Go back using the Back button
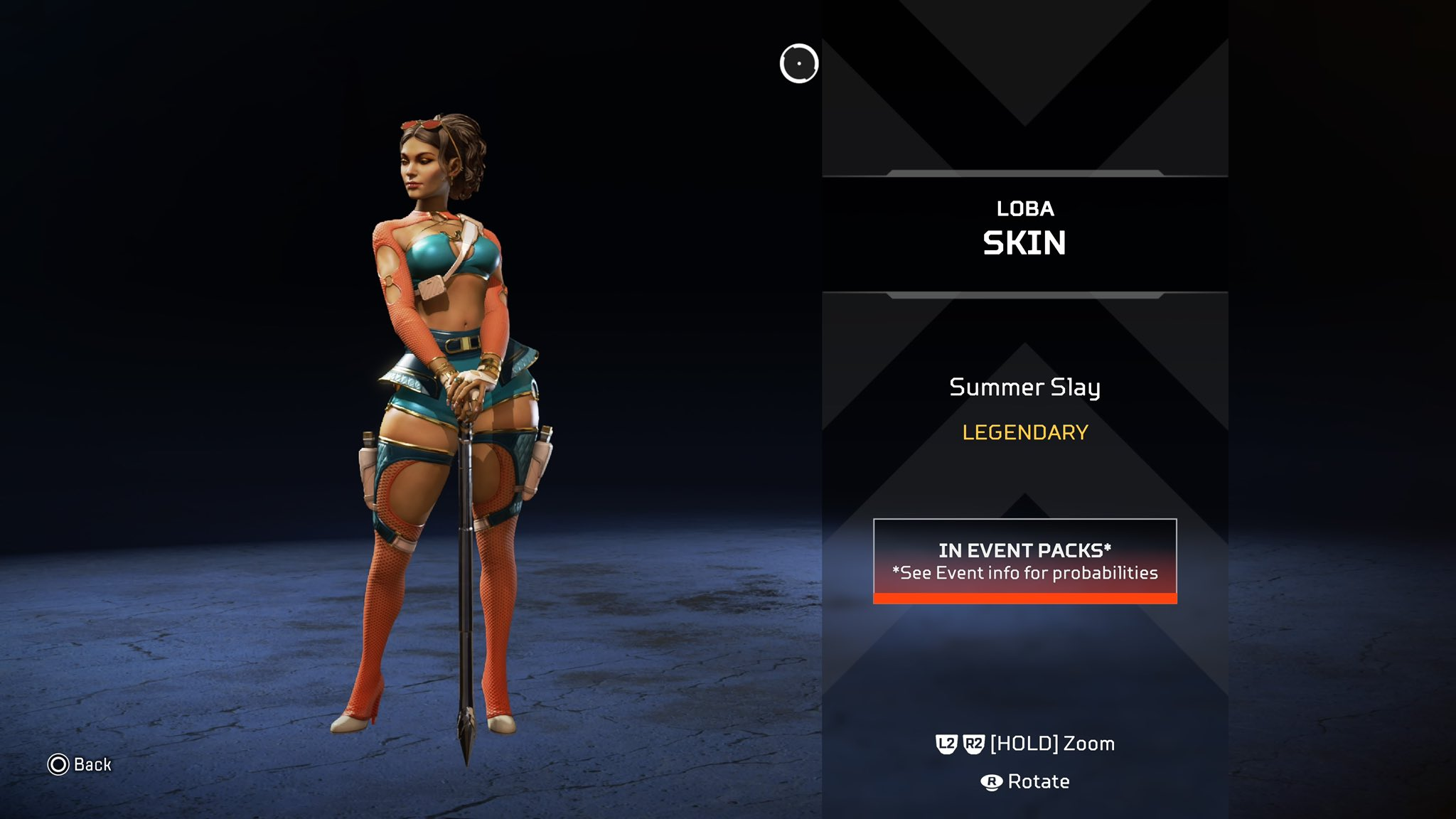 [80, 764]
